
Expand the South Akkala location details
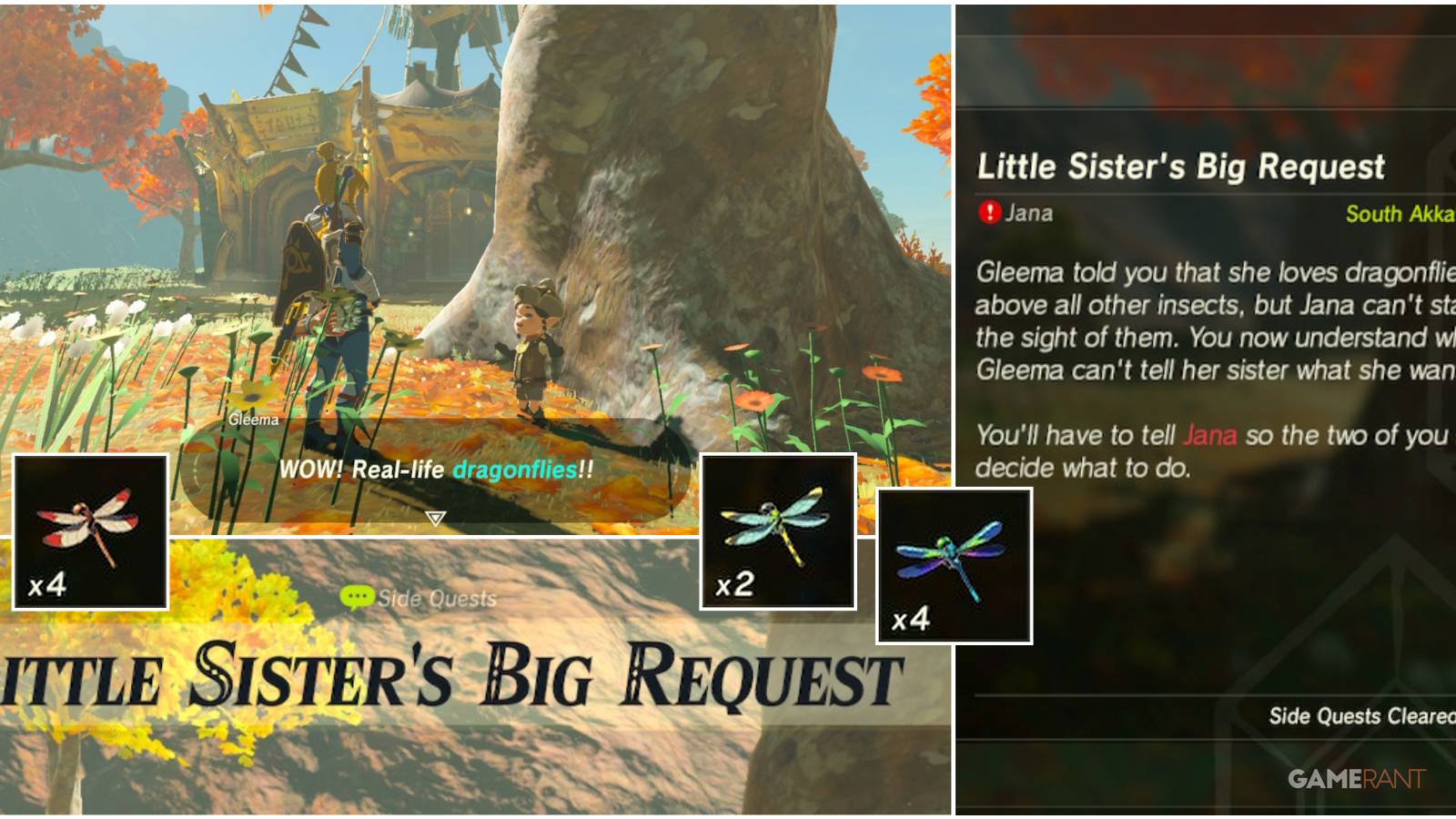(1403, 215)
